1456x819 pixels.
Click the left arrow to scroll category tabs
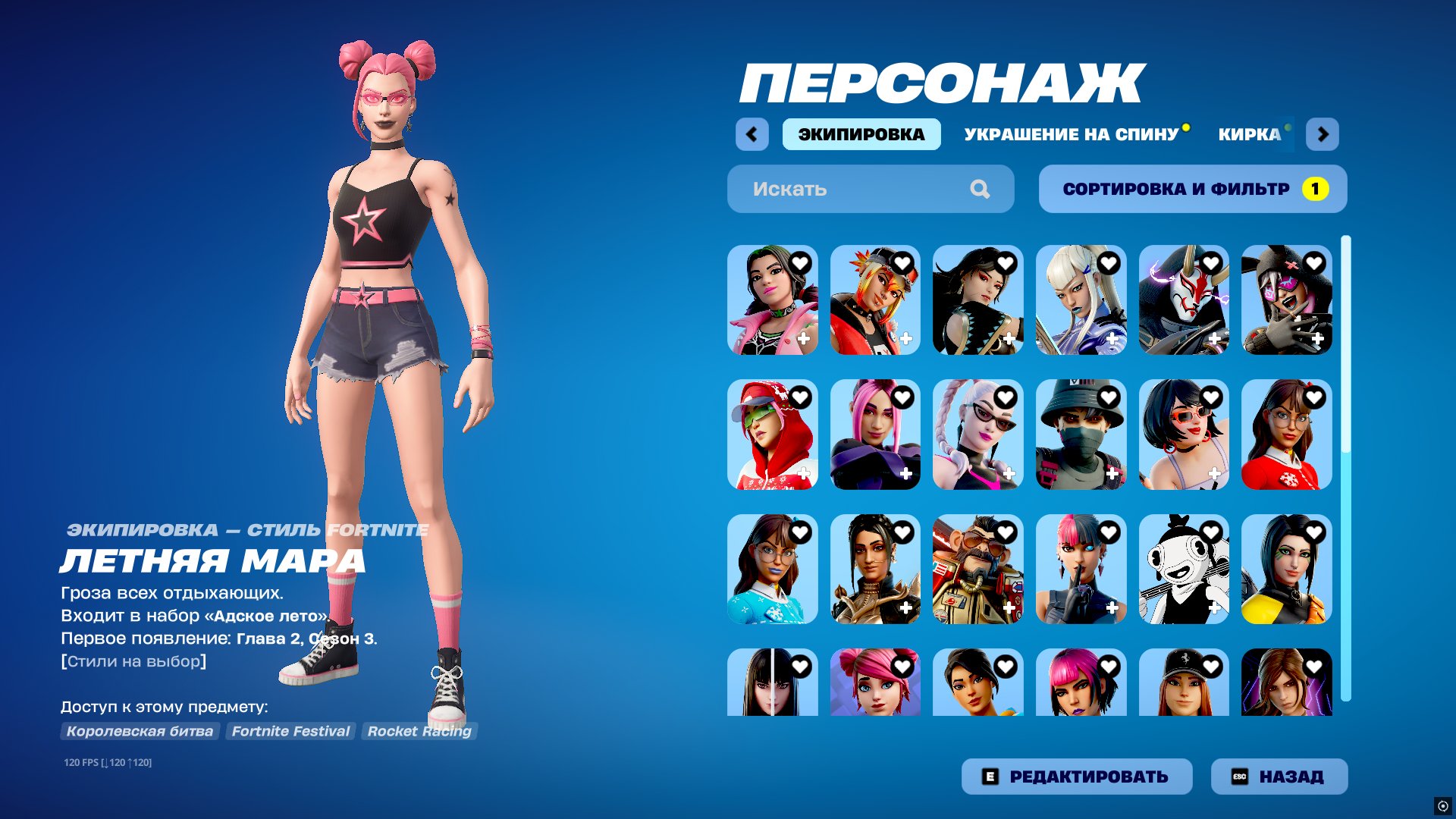(x=752, y=134)
